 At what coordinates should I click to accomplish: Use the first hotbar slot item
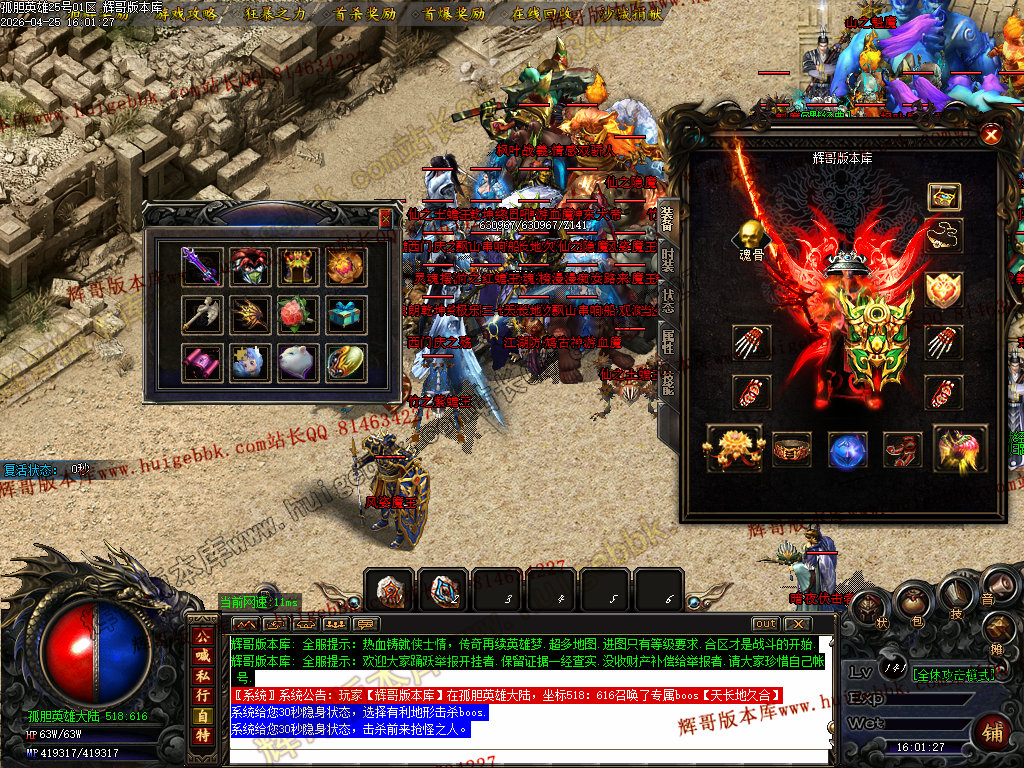(x=389, y=590)
